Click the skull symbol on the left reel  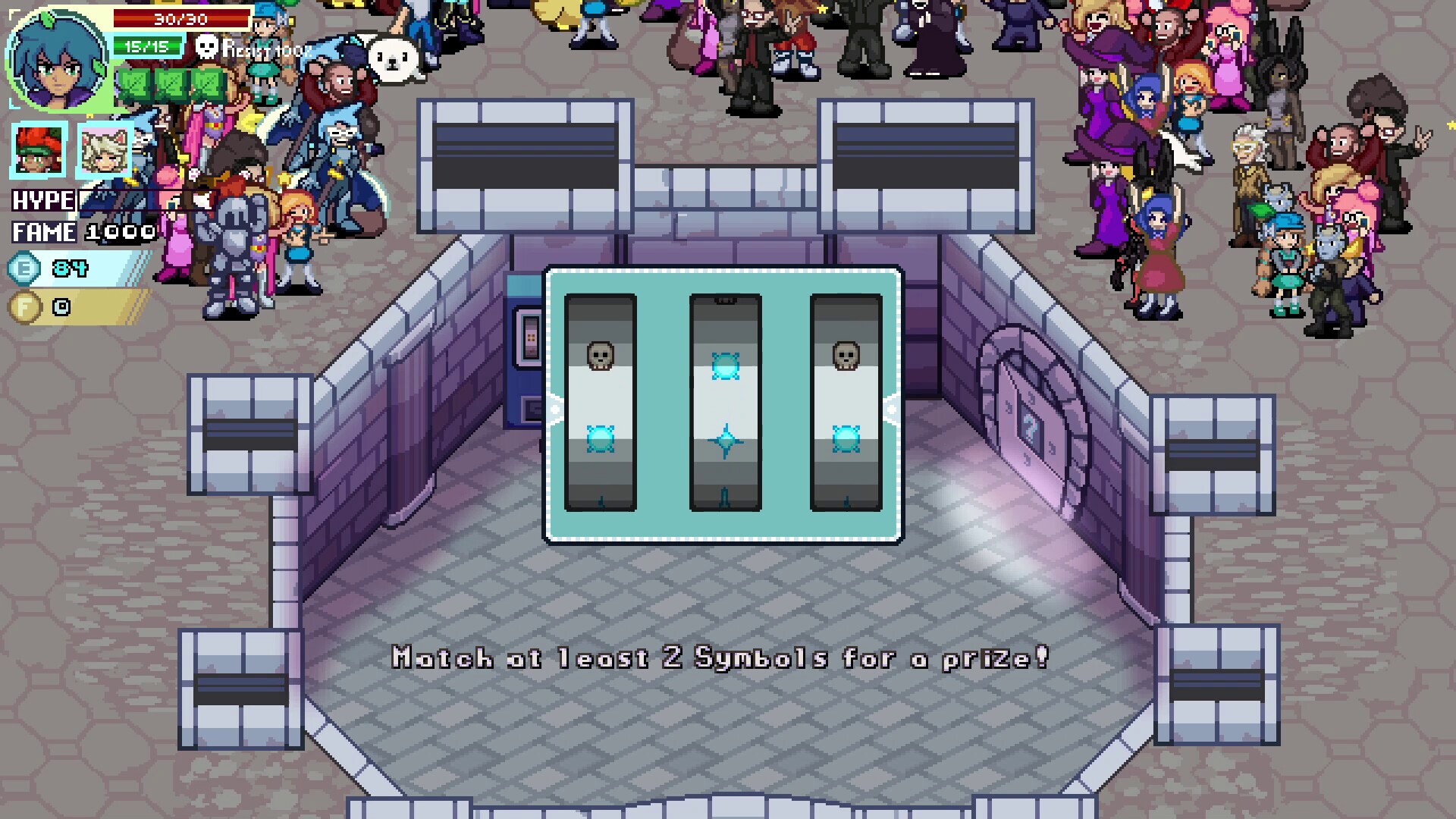pos(600,356)
